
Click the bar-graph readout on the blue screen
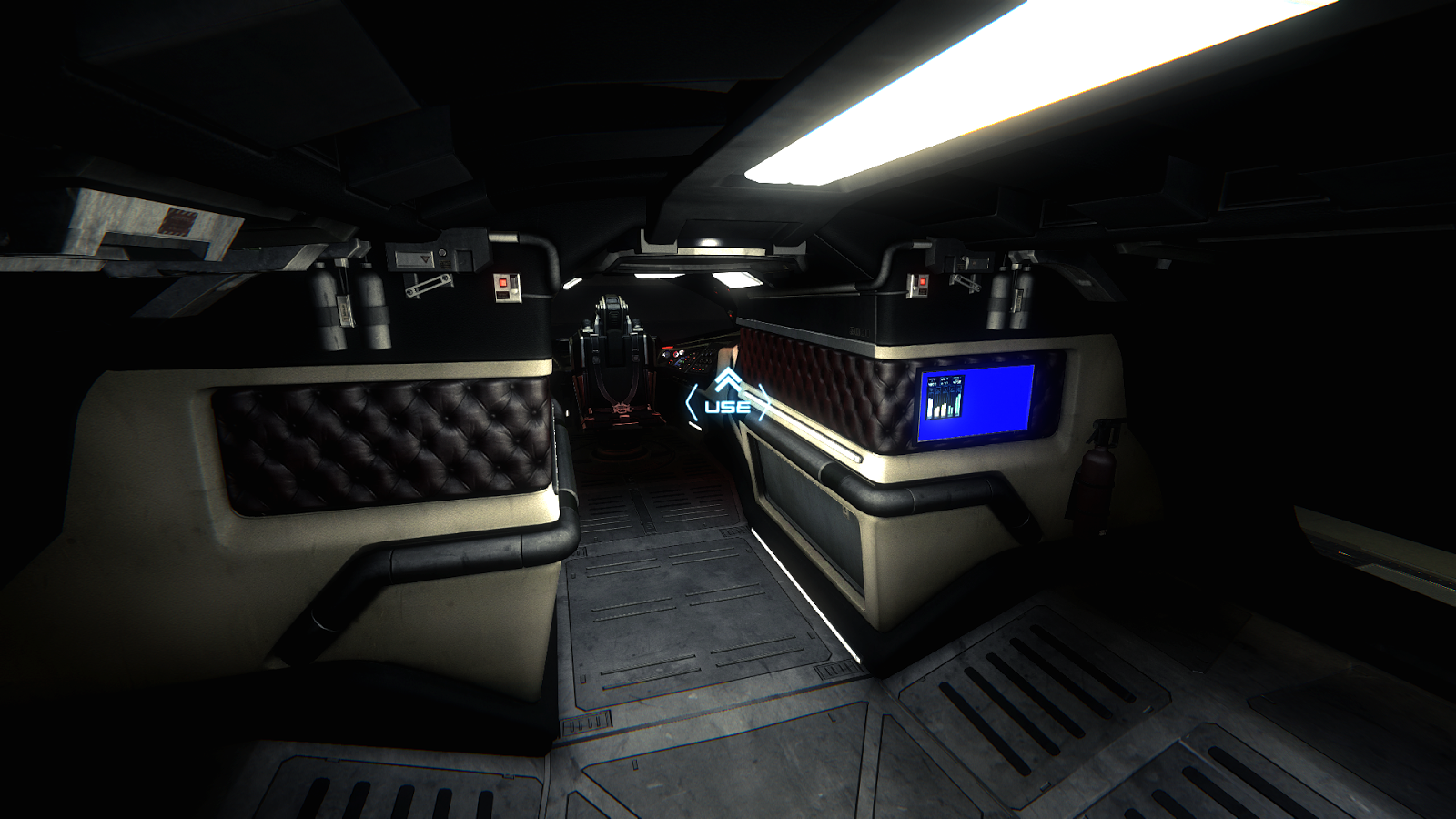pyautogui.click(x=945, y=396)
